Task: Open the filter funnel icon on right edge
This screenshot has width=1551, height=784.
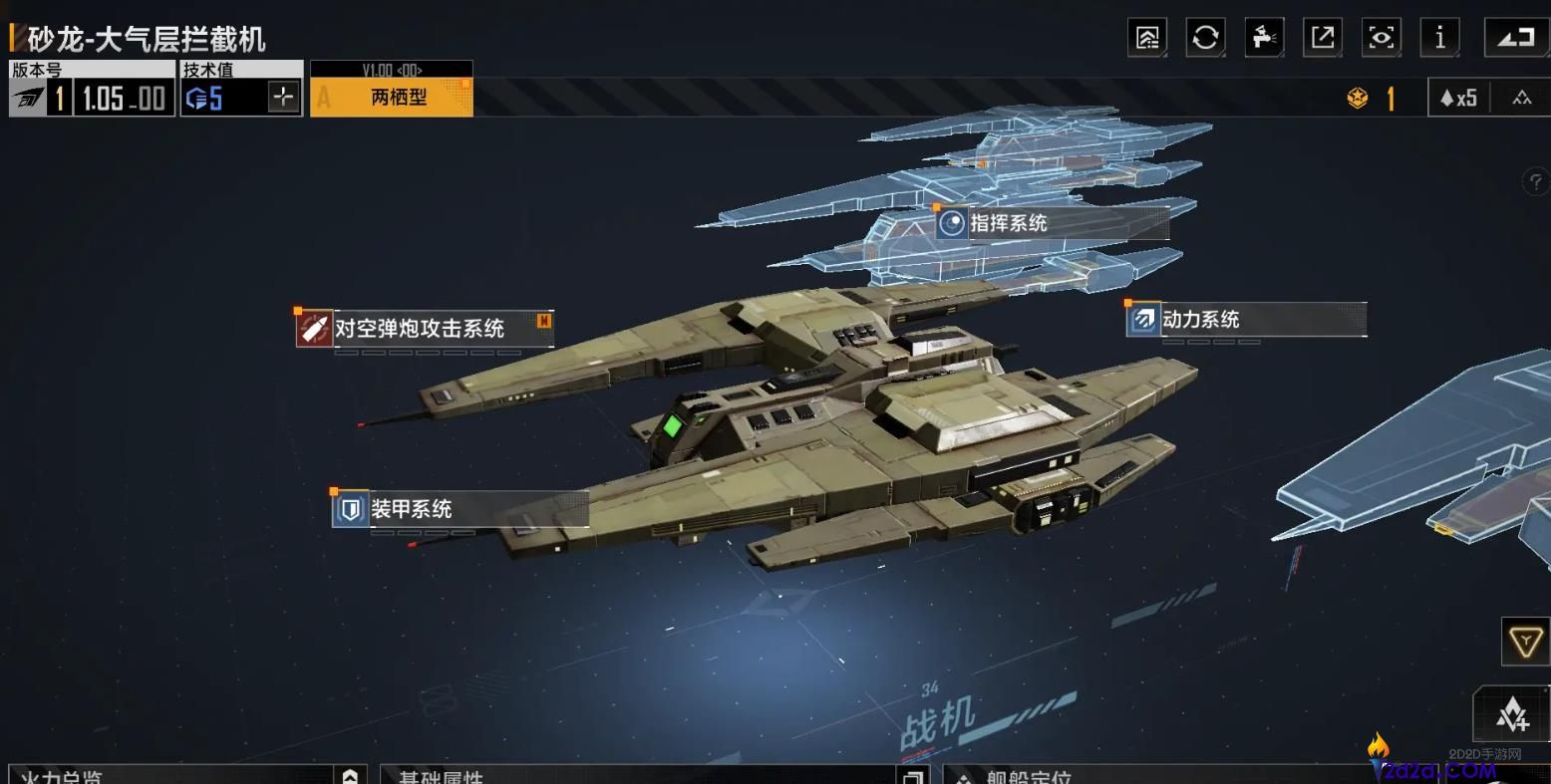Action: (x=1523, y=642)
